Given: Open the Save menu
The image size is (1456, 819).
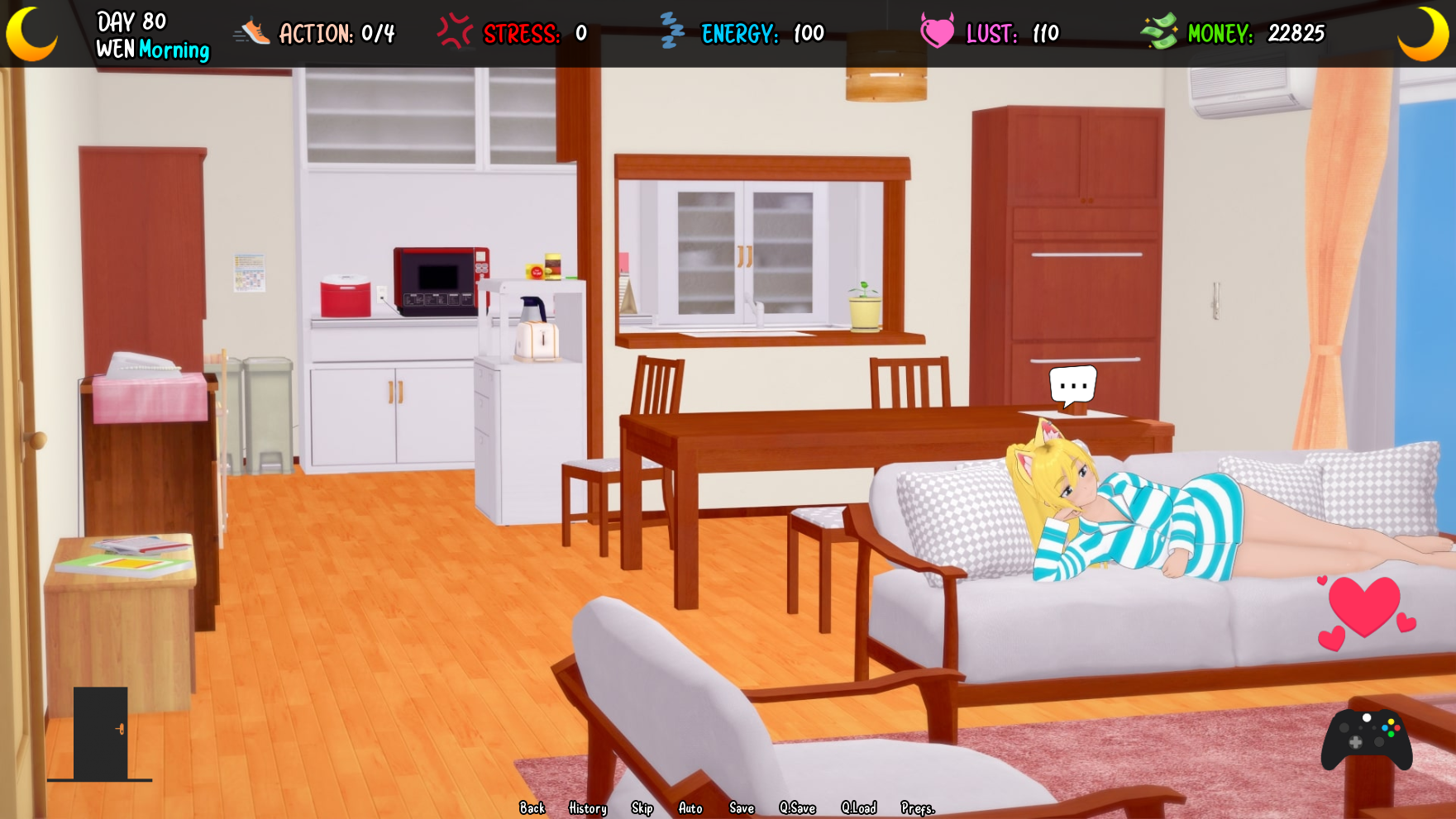Looking at the screenshot, I should point(742,808).
